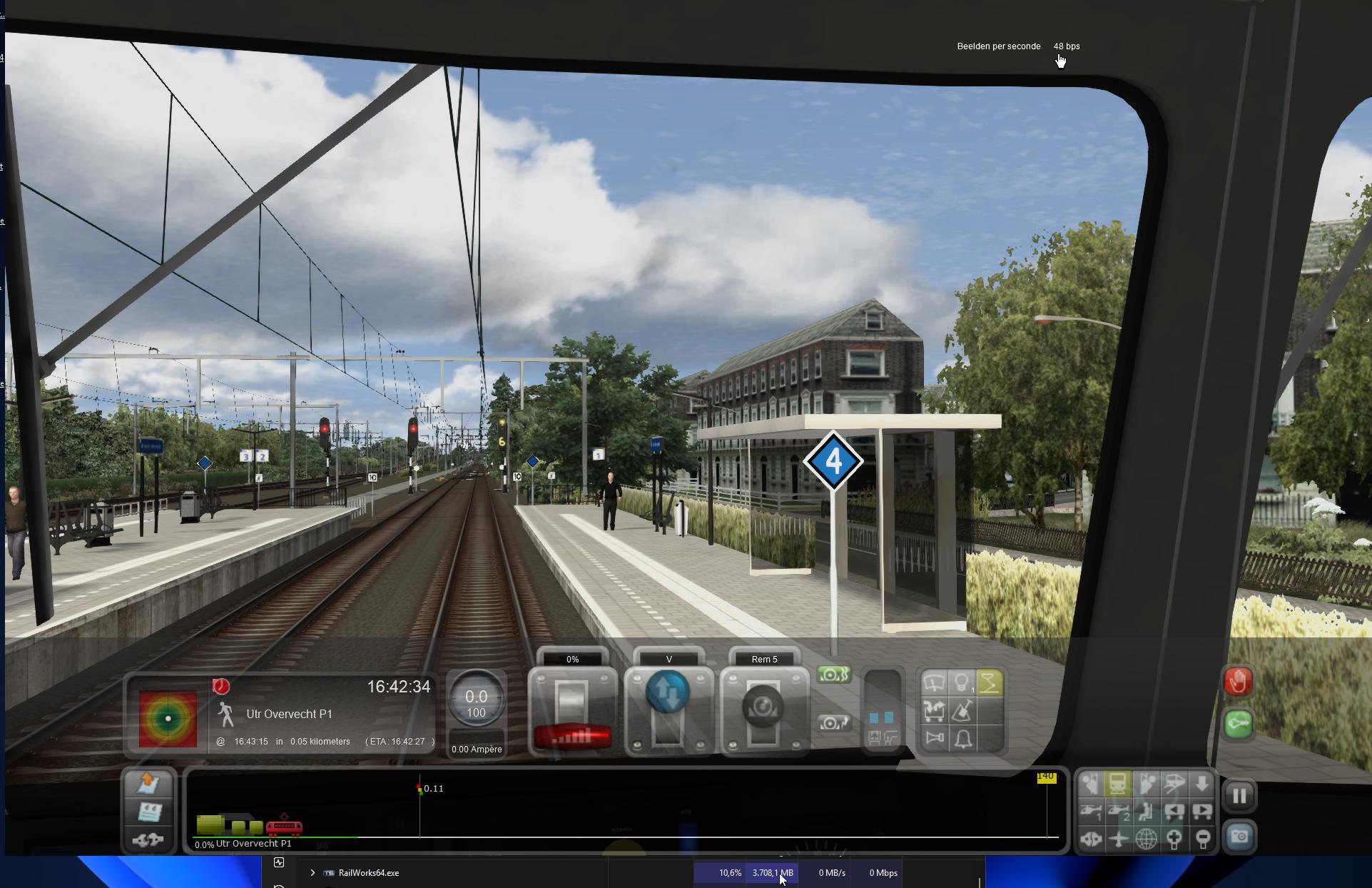Switch to the highlighted cab view camera
Image resolution: width=1372 pixels, height=888 pixels.
[x=1118, y=784]
